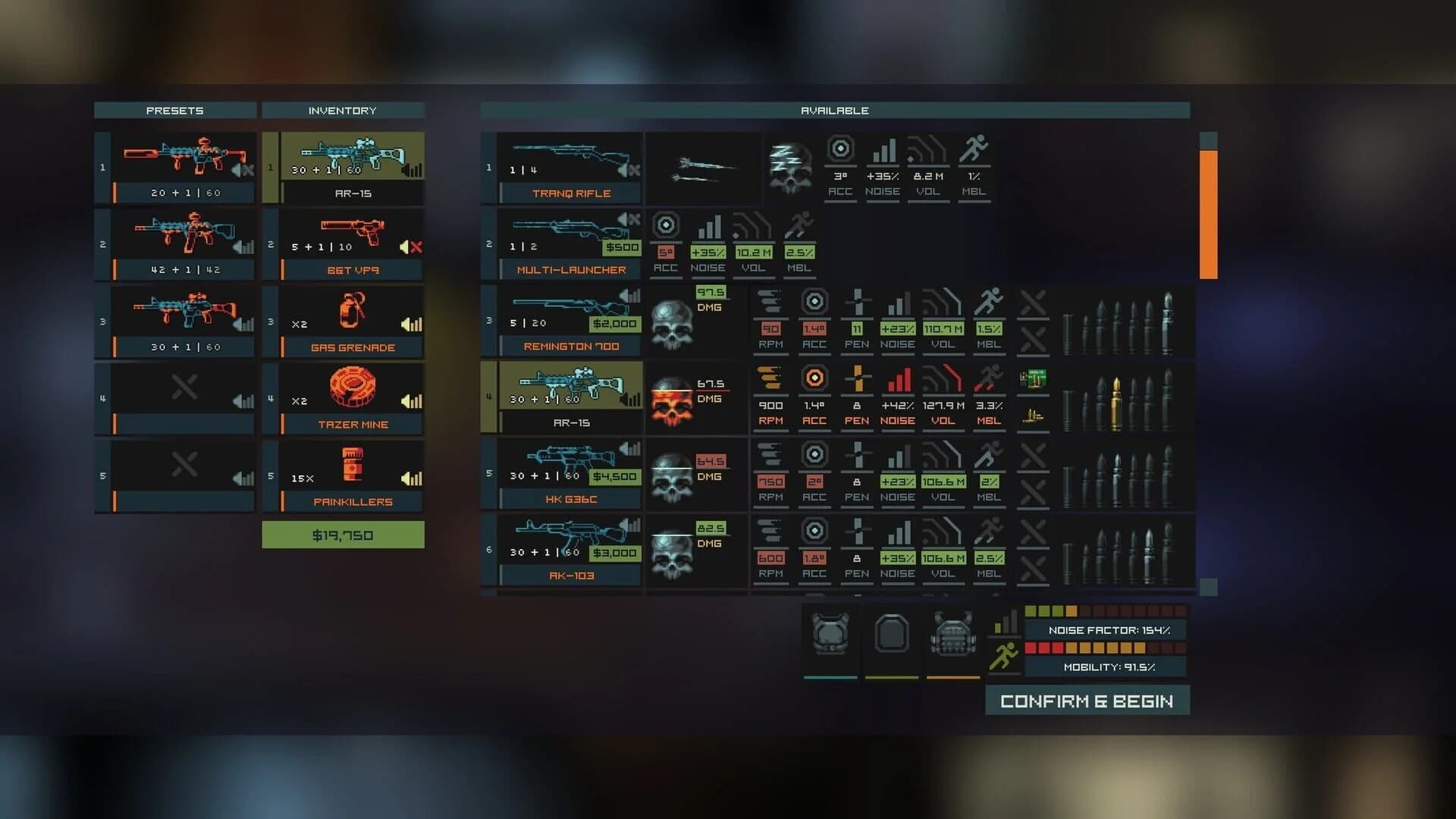This screenshot has height=819, width=1456.
Task: Click the Multi-Launcher noise stat icon
Action: (x=710, y=226)
